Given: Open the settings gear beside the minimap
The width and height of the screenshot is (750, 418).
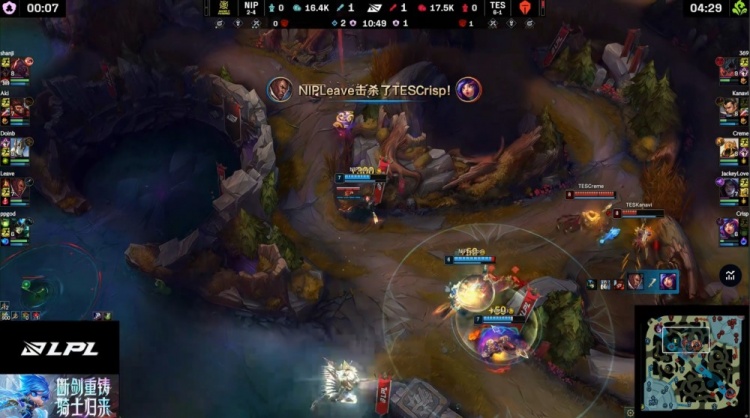Looking at the screenshot, I should click(x=631, y=410).
